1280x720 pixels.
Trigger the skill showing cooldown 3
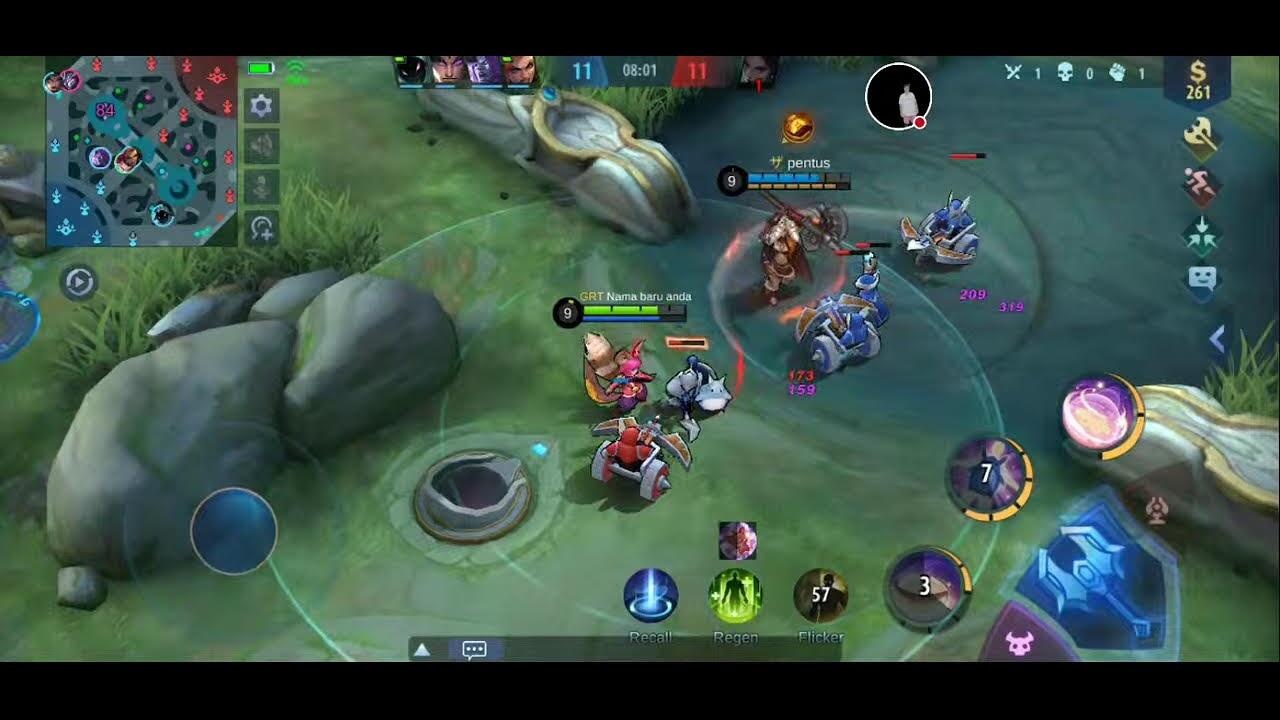pos(926,587)
